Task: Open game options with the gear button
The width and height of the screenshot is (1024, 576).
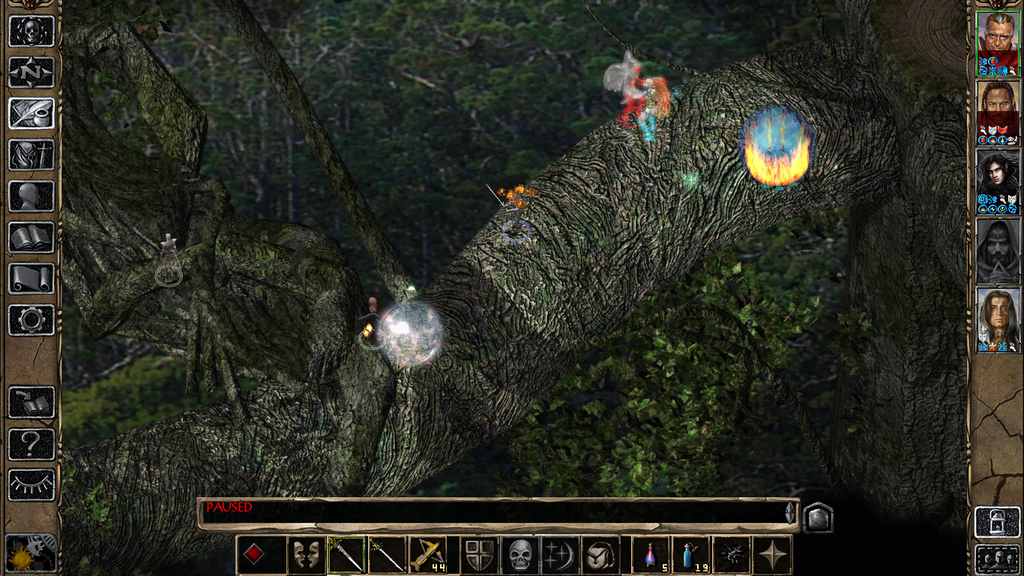Action: pos(31,320)
